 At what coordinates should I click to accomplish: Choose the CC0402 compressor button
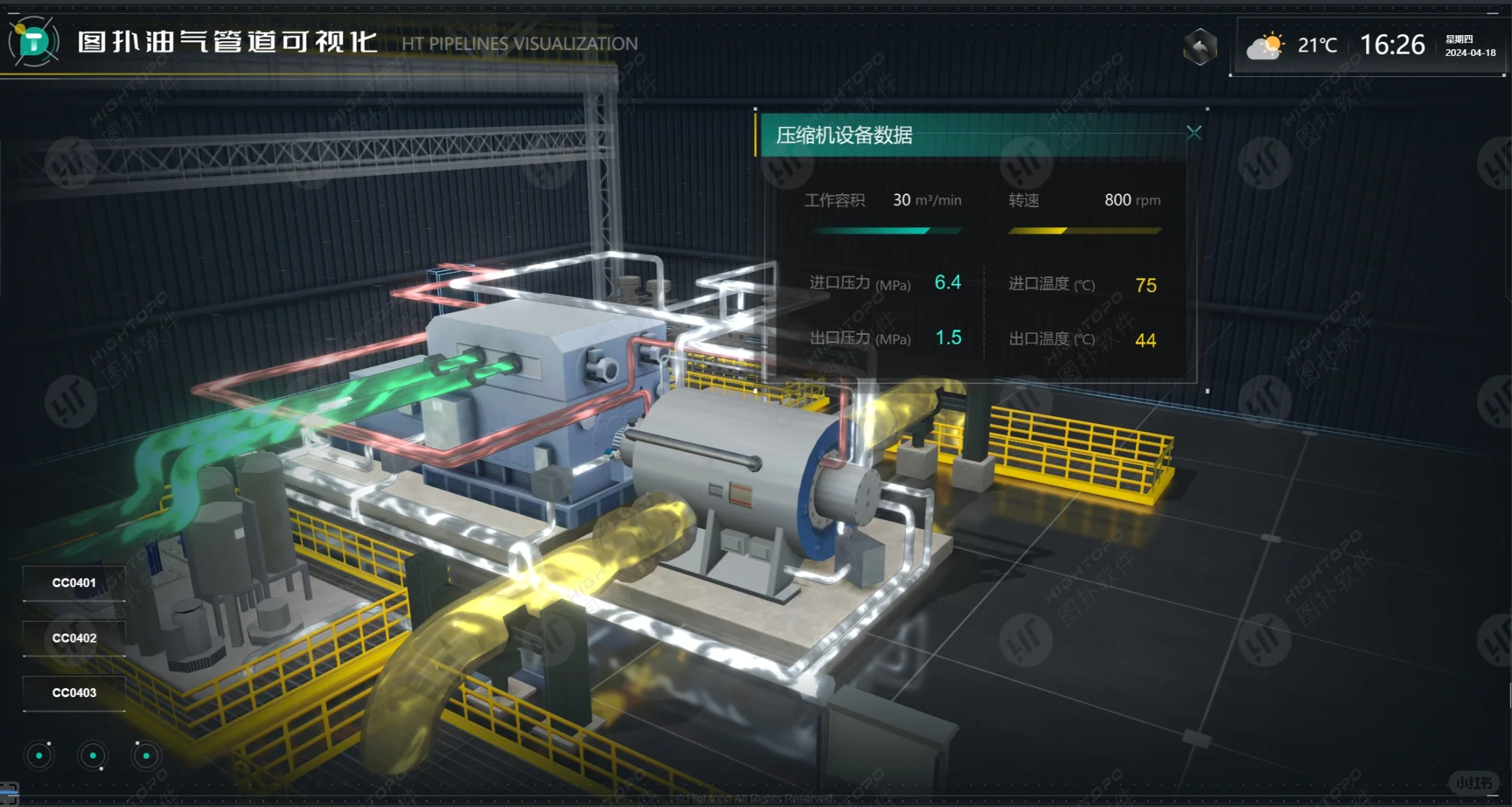[x=74, y=638]
